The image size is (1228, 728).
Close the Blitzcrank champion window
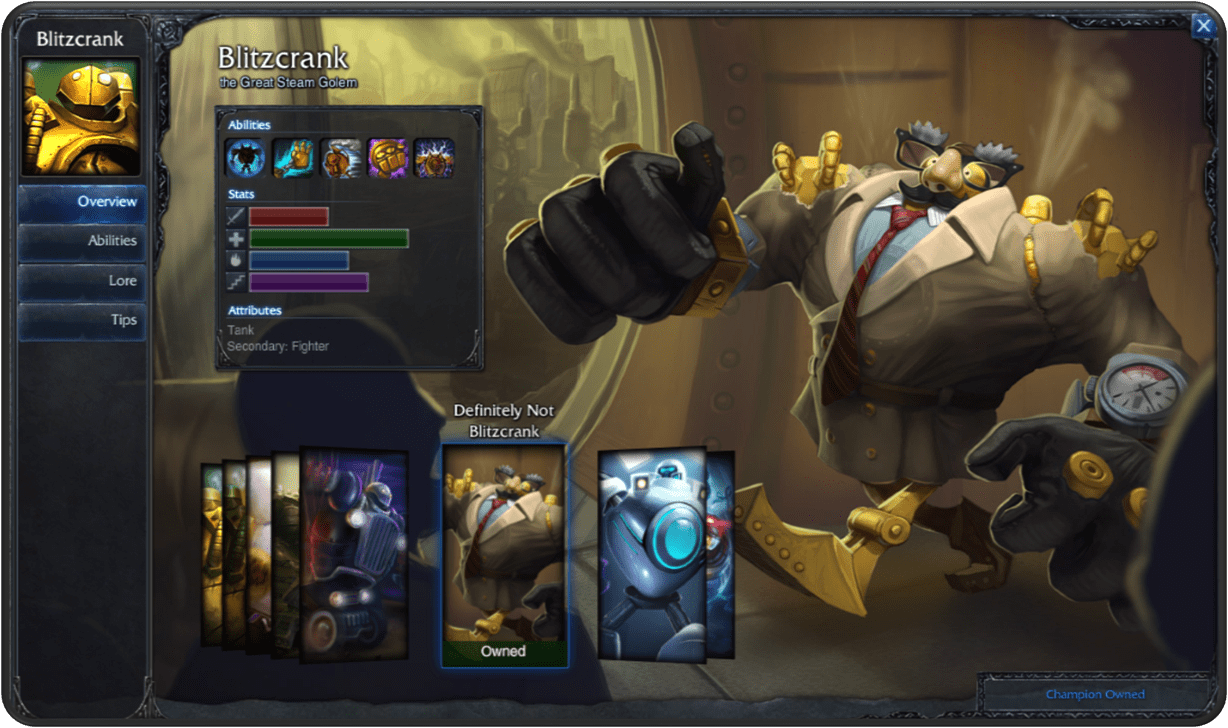[x=1203, y=26]
